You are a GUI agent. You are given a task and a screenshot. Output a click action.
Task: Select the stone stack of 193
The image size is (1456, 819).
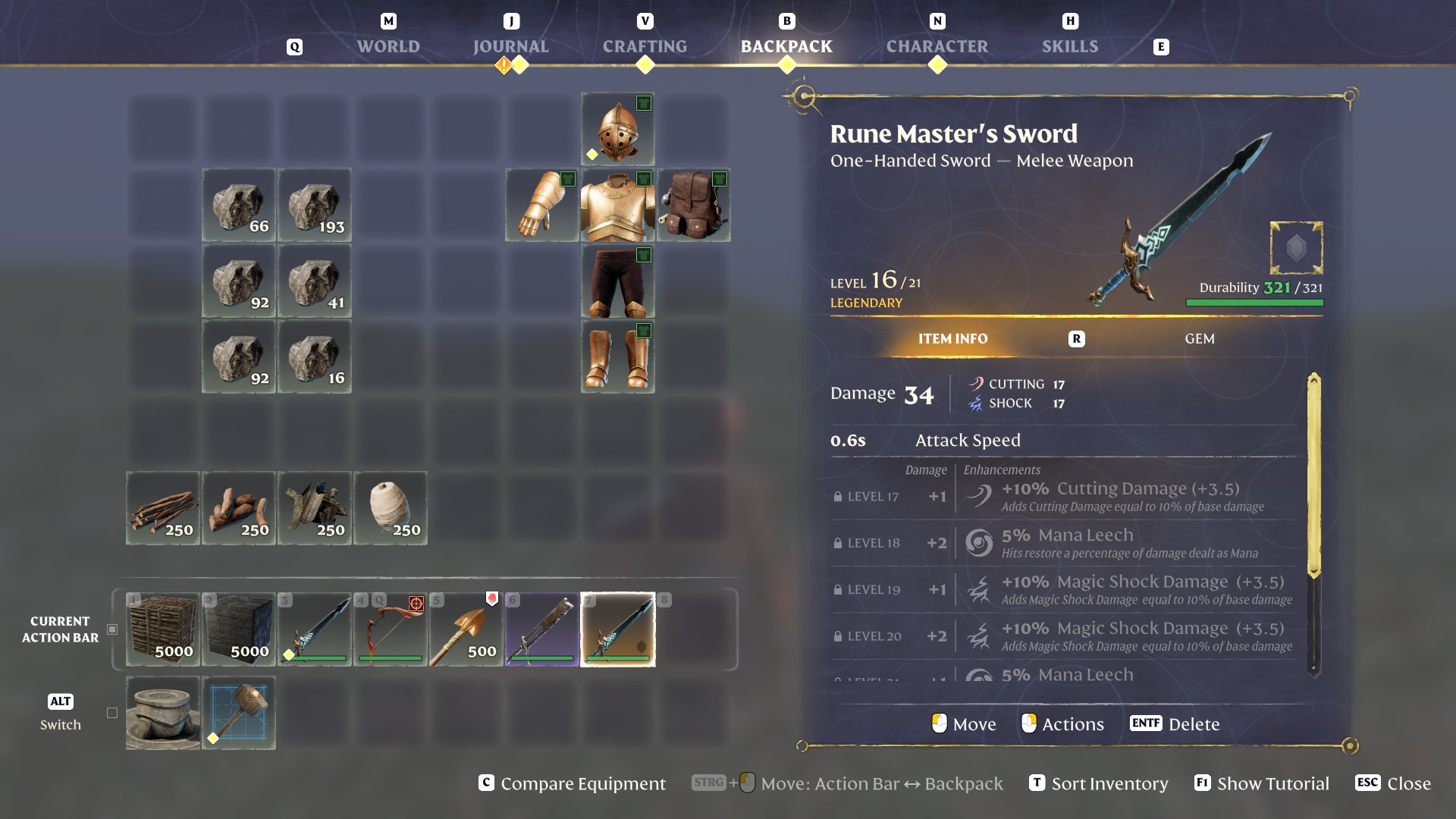click(314, 205)
